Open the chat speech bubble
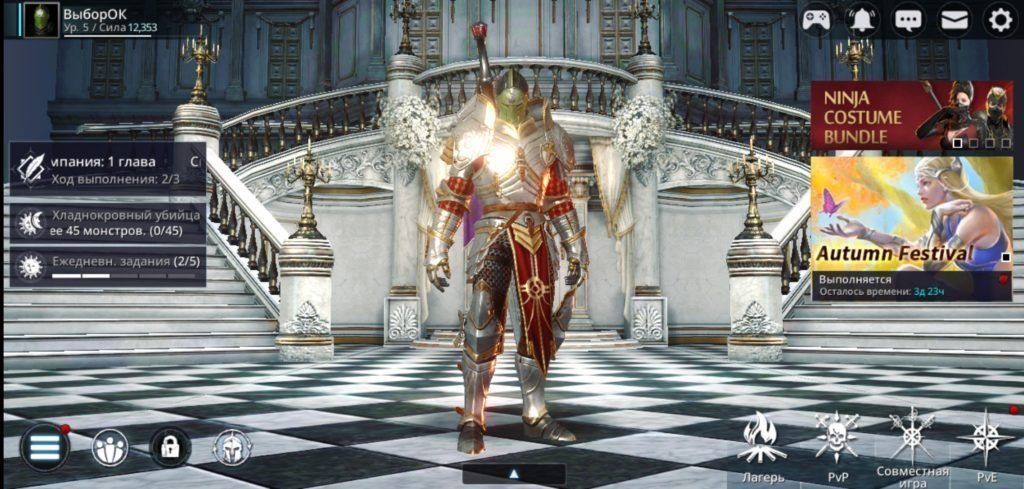This screenshot has width=1024, height=489. tap(908, 19)
